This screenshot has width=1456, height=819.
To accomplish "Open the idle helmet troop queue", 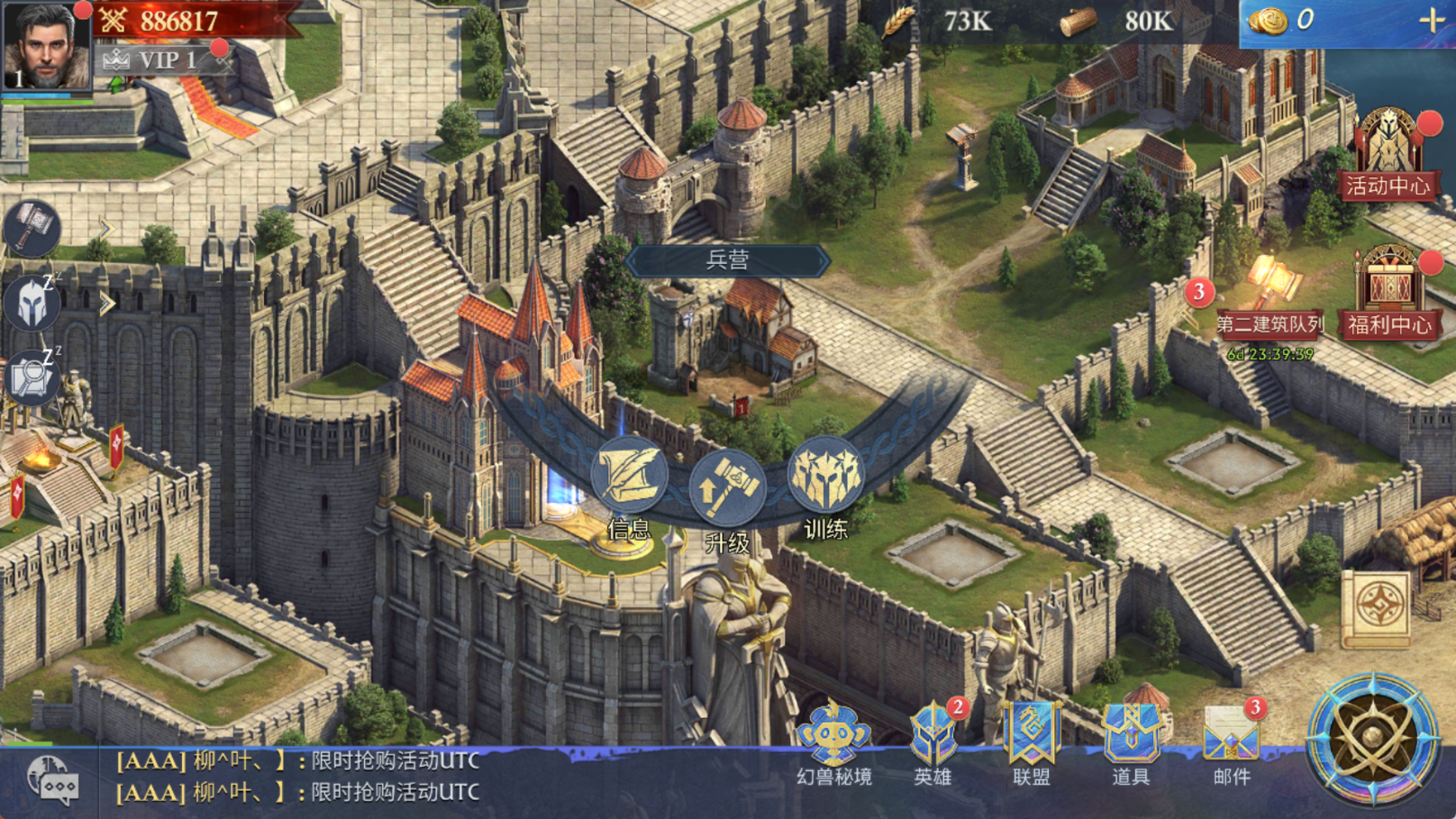I will [x=32, y=303].
